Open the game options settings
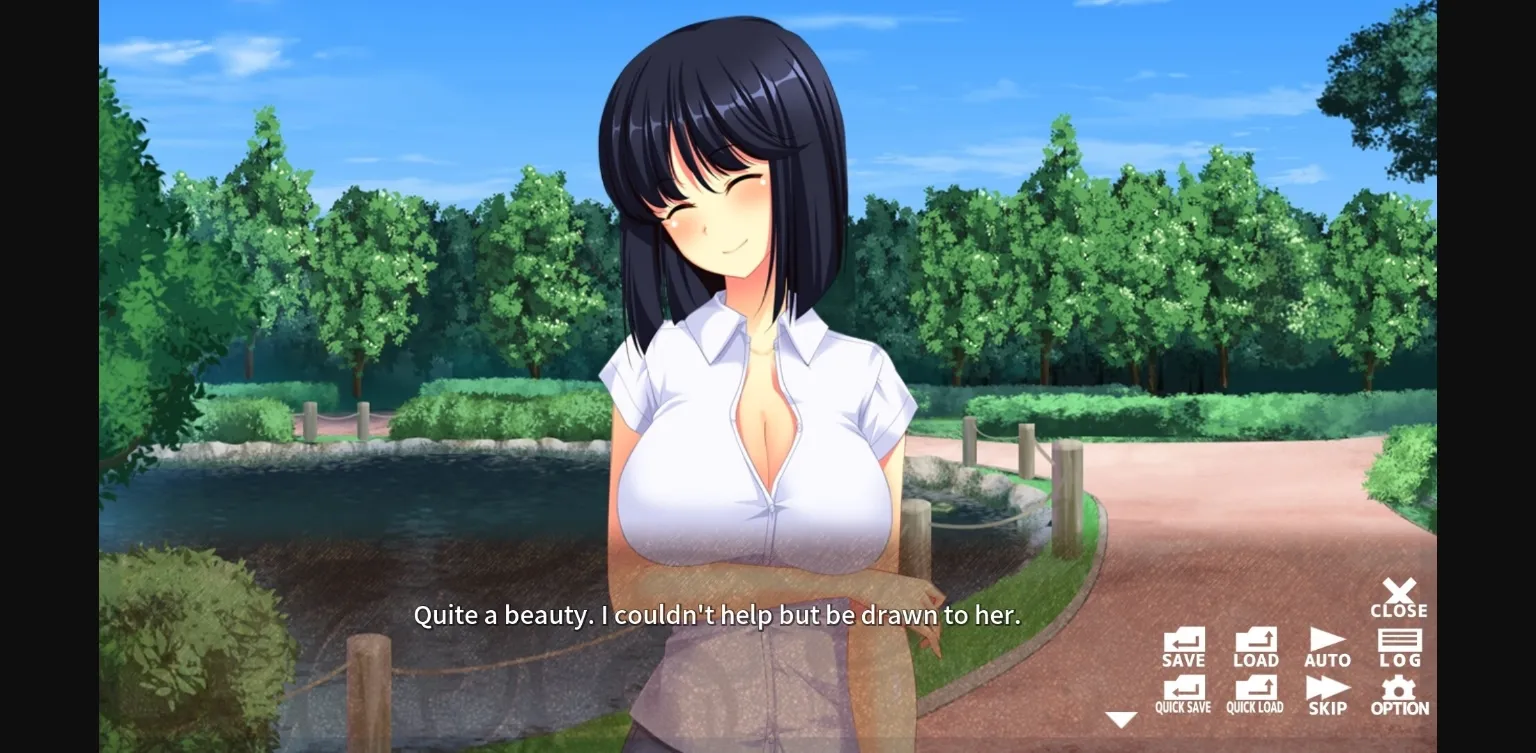 [x=1399, y=692]
